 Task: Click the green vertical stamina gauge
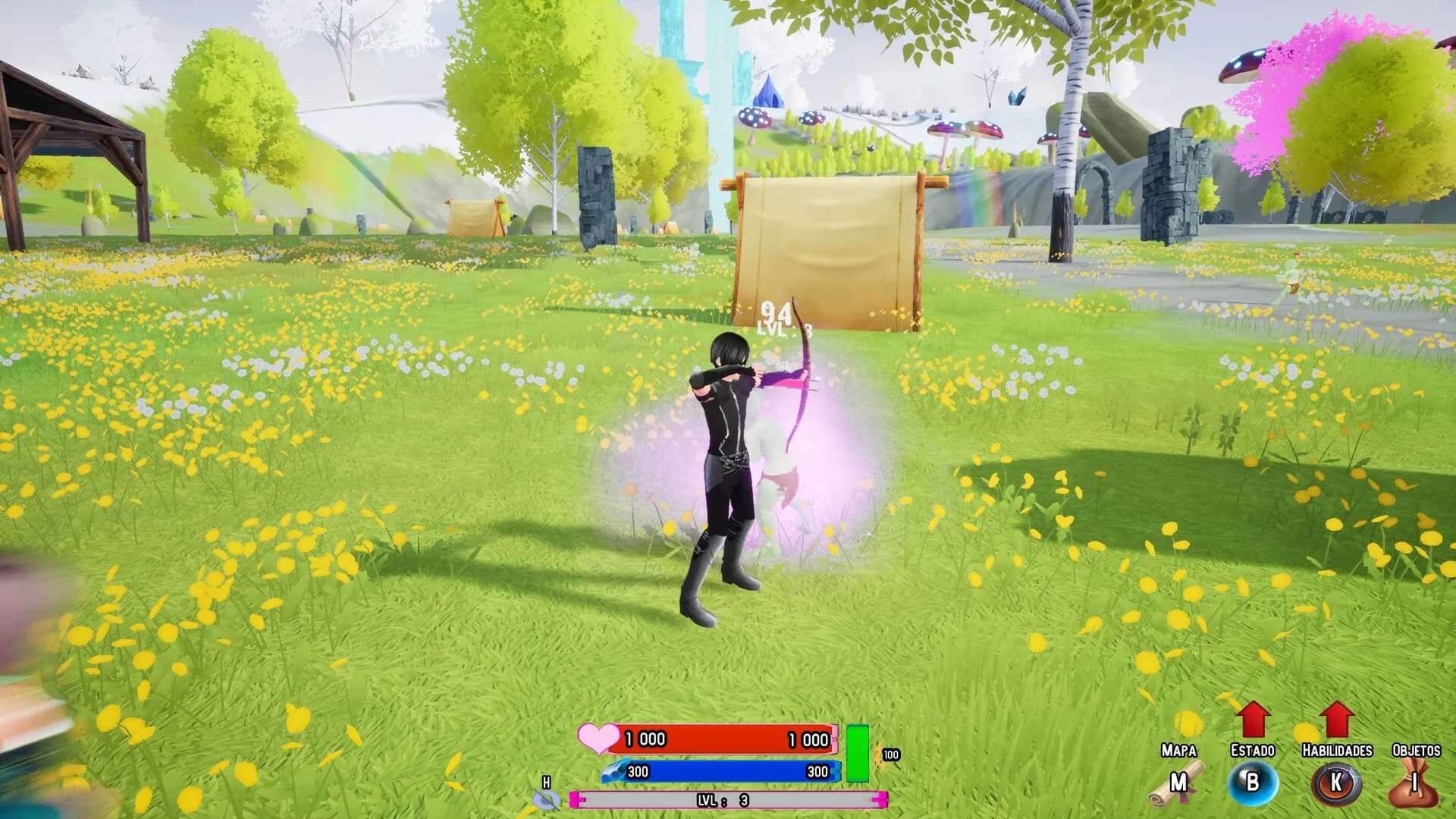pos(858,751)
